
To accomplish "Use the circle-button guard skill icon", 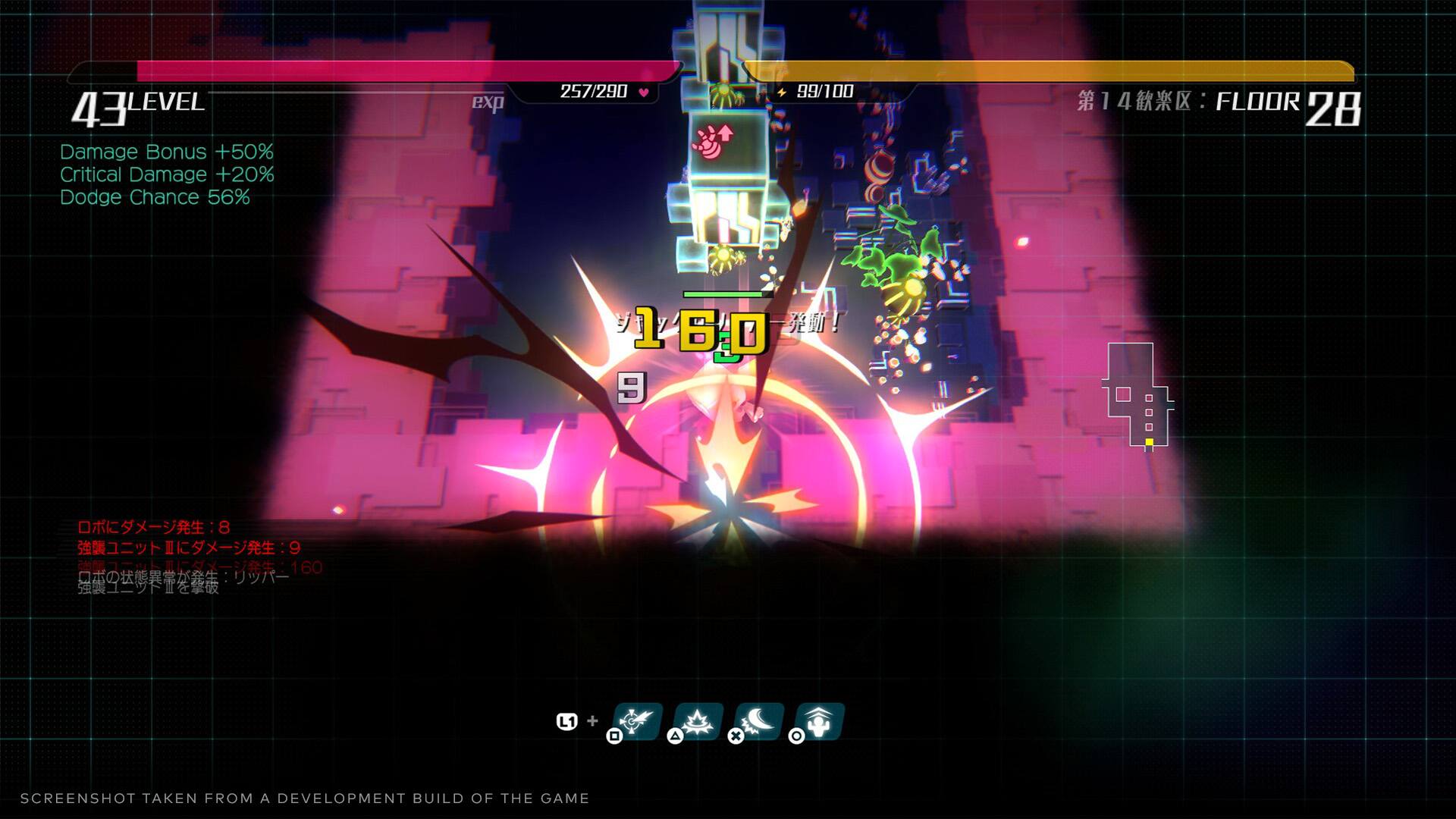I will (821, 721).
